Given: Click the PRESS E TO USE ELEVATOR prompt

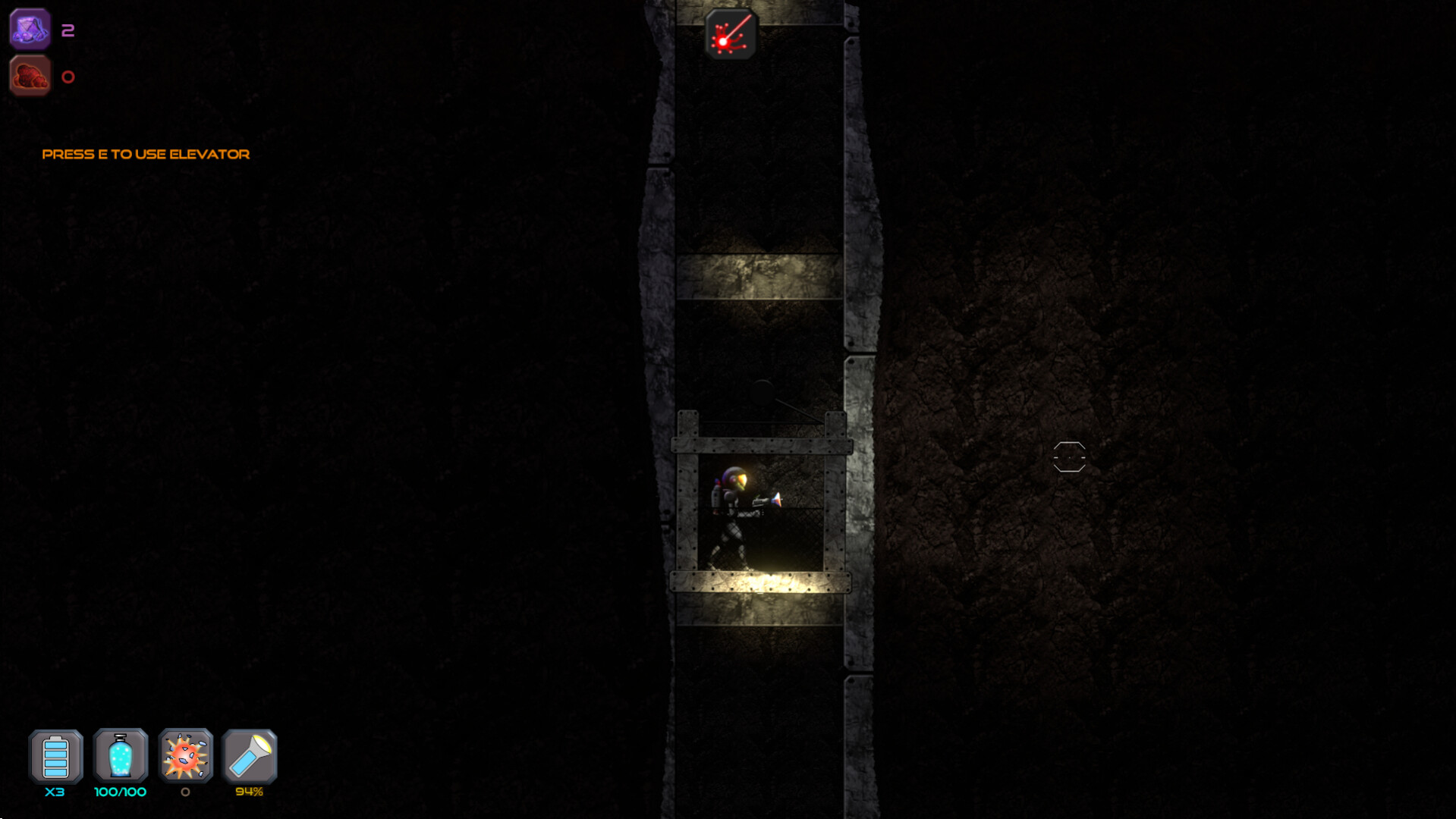Looking at the screenshot, I should [146, 154].
